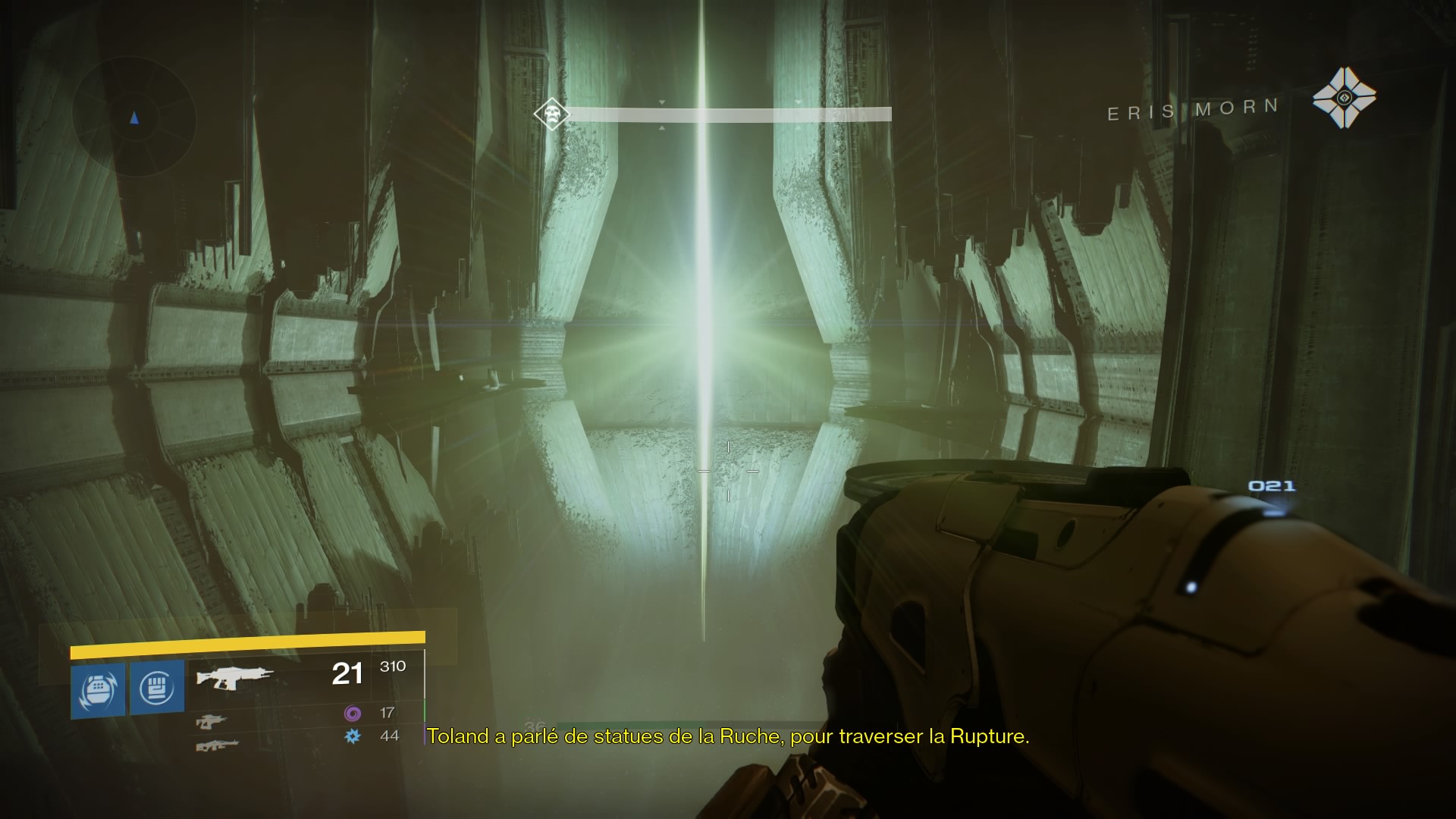Select the grenade ability icon
This screenshot has height=819, width=1456.
pyautogui.click(x=98, y=689)
